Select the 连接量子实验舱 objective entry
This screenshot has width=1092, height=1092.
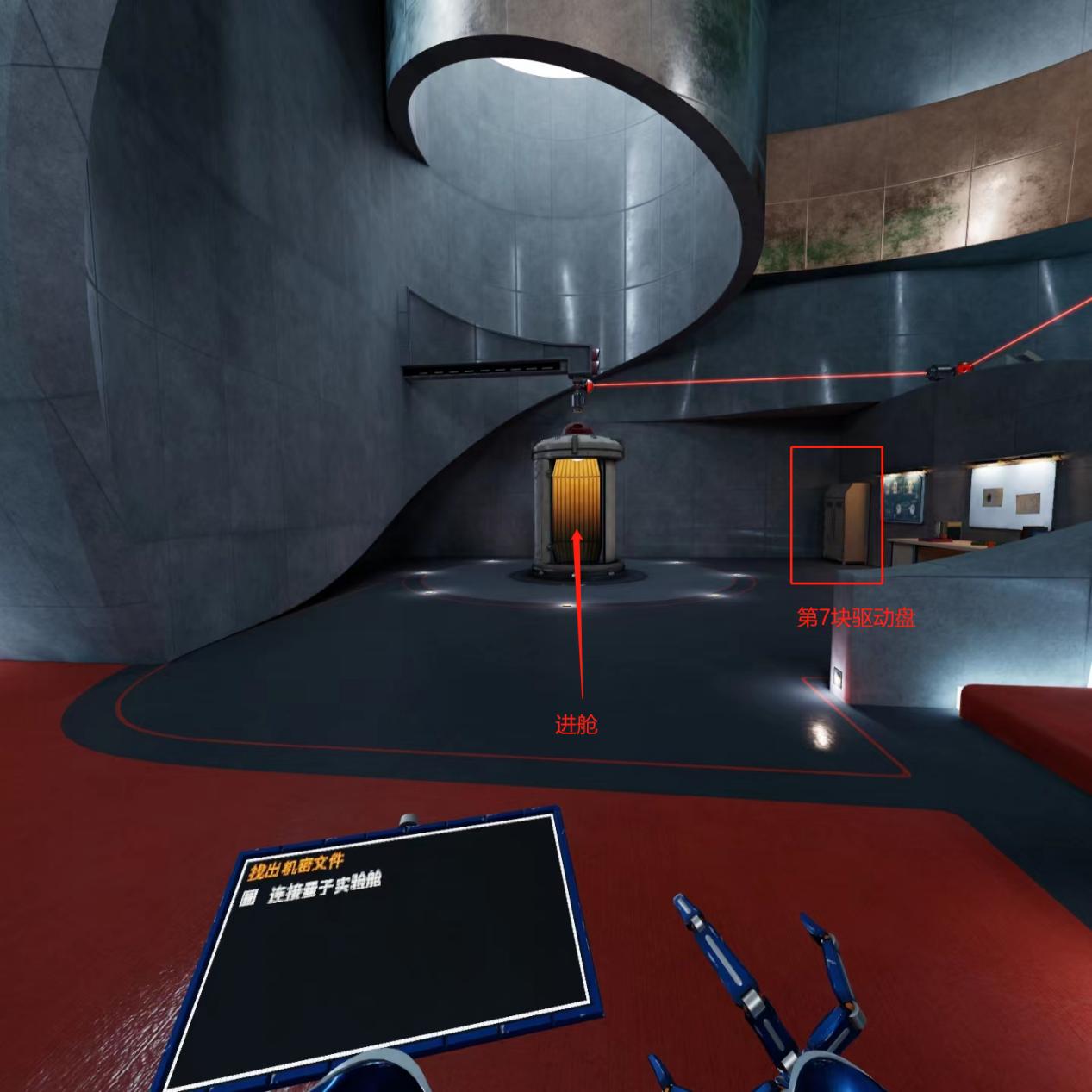(323, 887)
